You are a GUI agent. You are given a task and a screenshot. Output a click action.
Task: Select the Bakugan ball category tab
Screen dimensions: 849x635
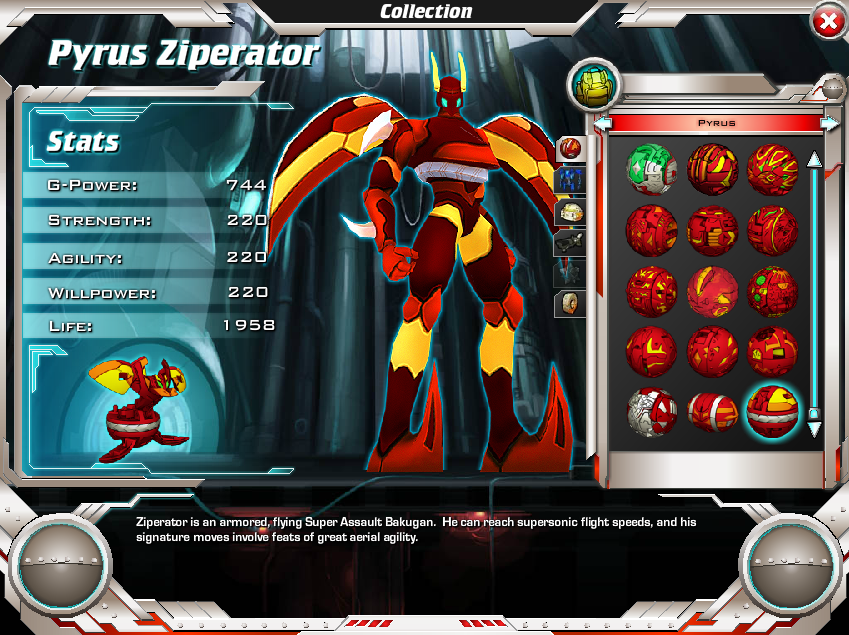(x=570, y=149)
